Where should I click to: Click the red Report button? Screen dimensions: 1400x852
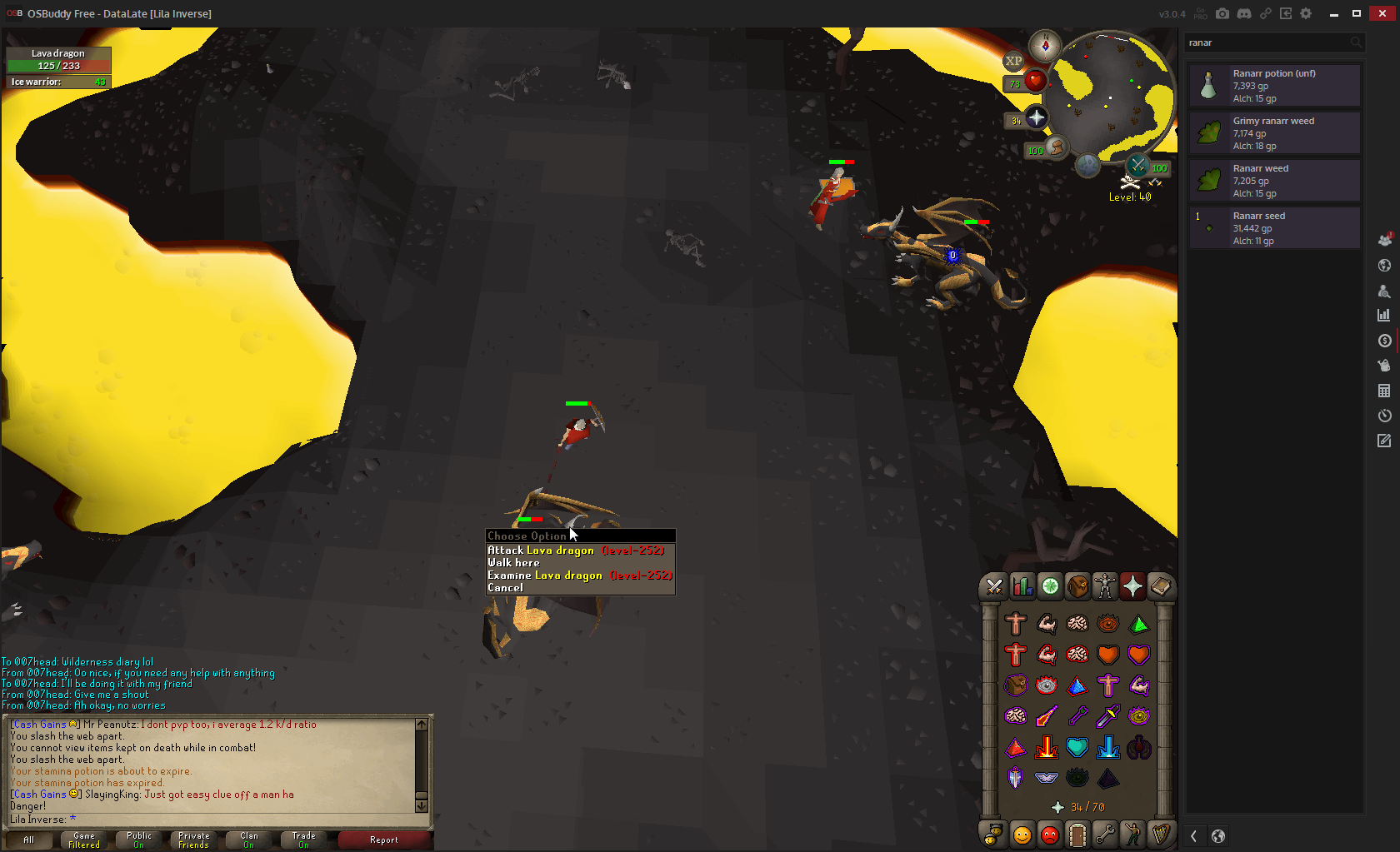pyautogui.click(x=383, y=840)
